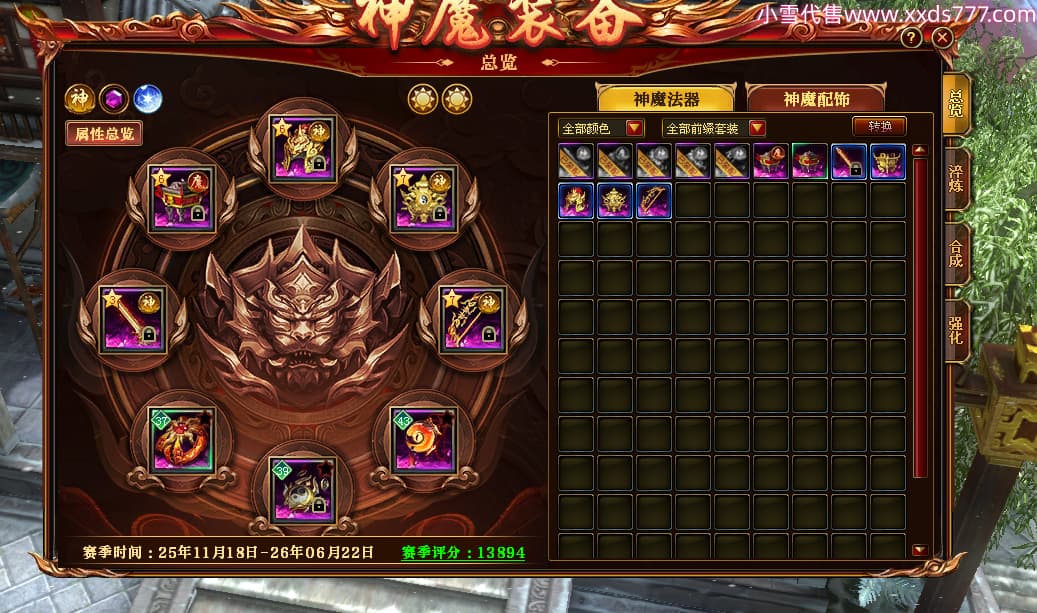Switch to the 神魔法器 tab
Image resolution: width=1037 pixels, height=613 pixels.
coord(666,99)
